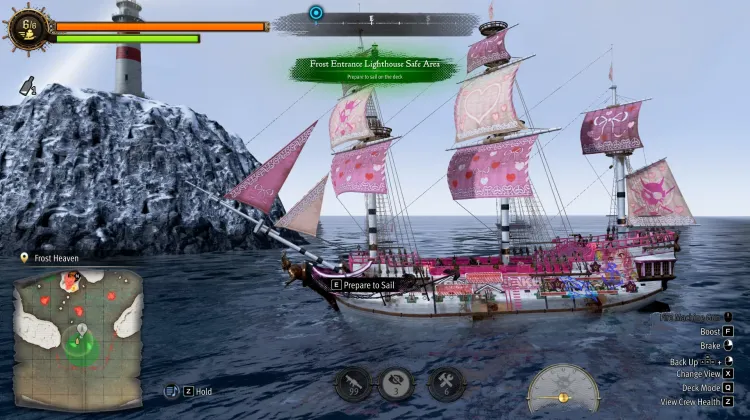This screenshot has width=750, height=420.
Task: Click the Frost Entrance Lighthouse Safe Area banner
Action: coord(376,67)
